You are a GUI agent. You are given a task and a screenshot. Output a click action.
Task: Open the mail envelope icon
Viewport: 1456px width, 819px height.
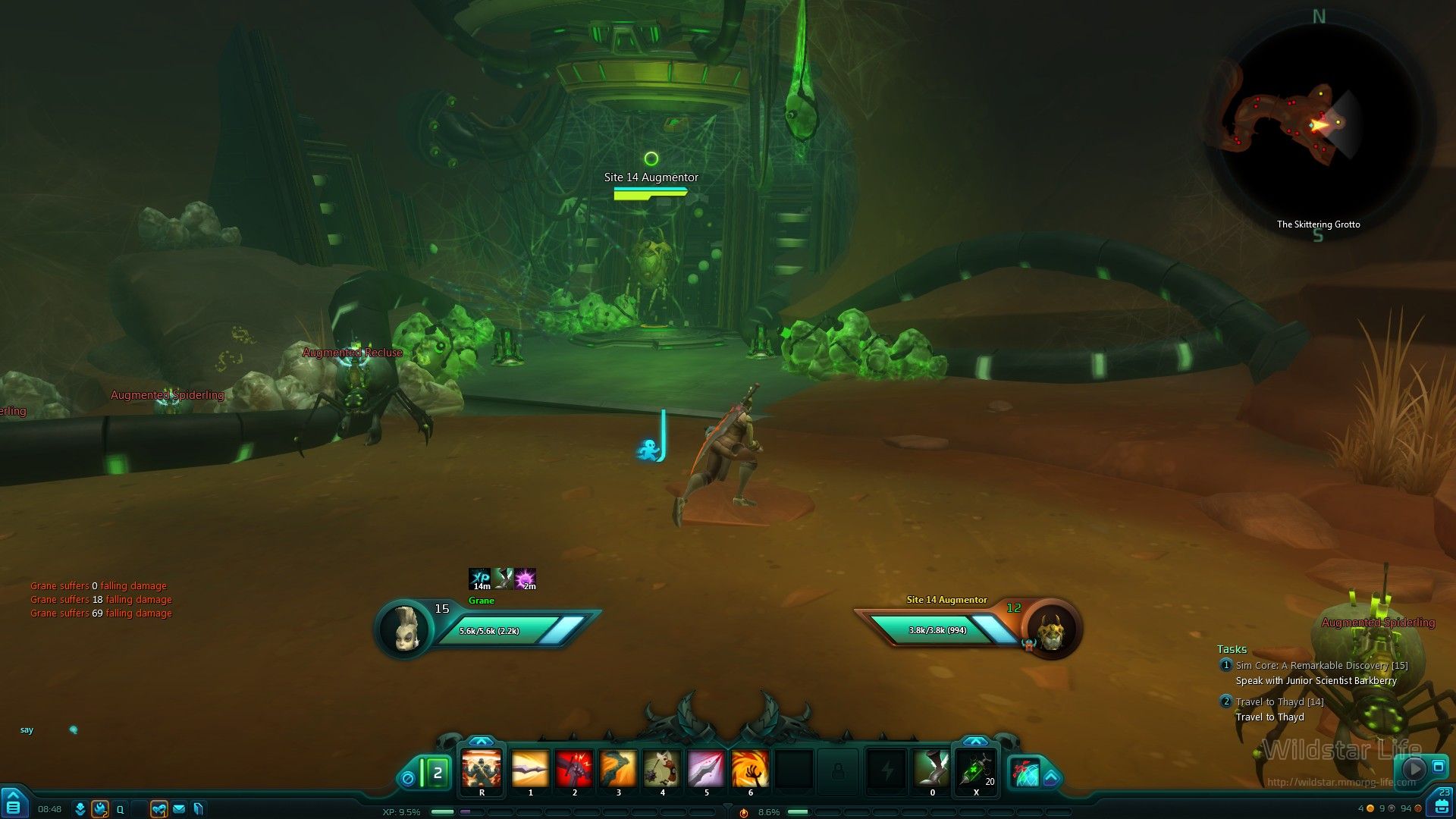coord(179,809)
